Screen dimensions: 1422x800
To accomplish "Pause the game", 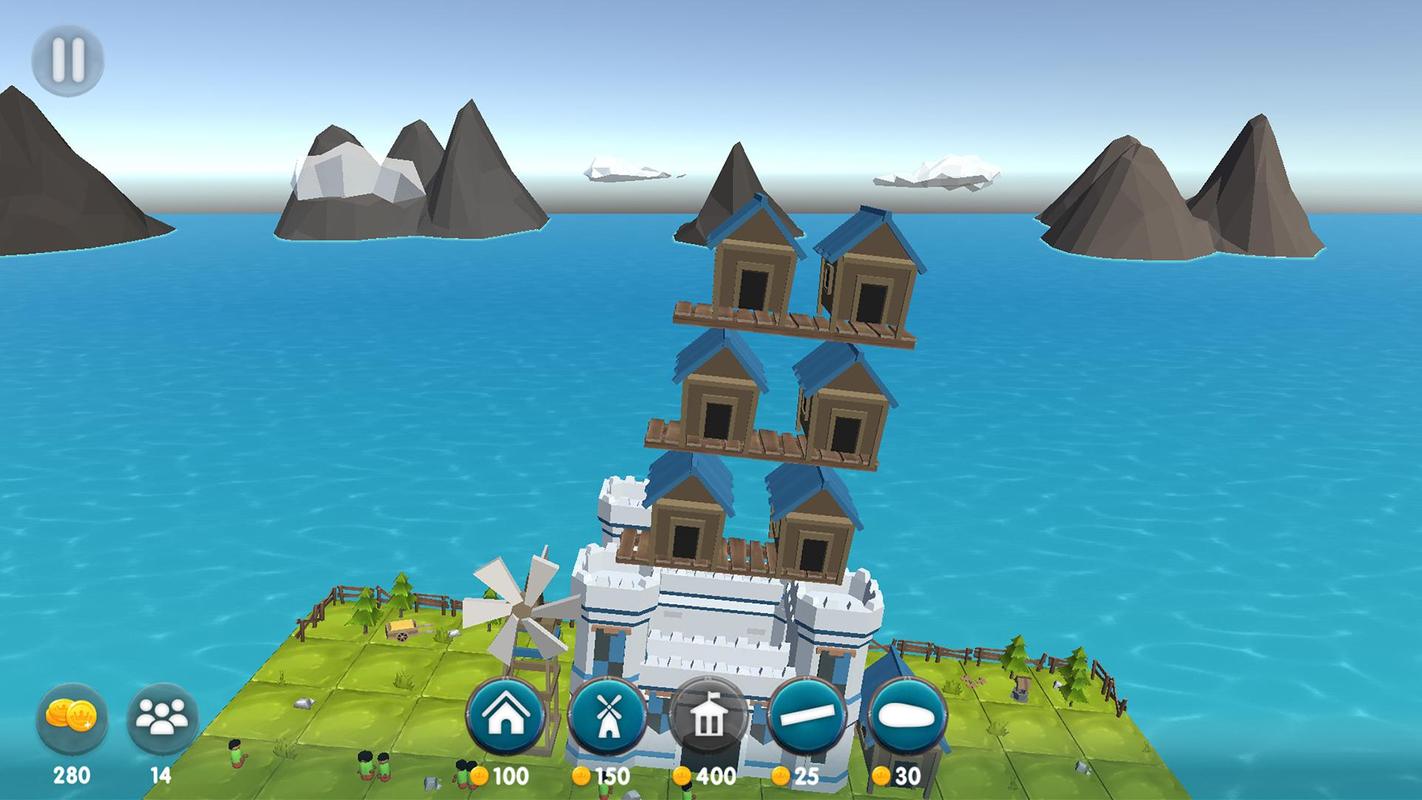I will (68, 60).
